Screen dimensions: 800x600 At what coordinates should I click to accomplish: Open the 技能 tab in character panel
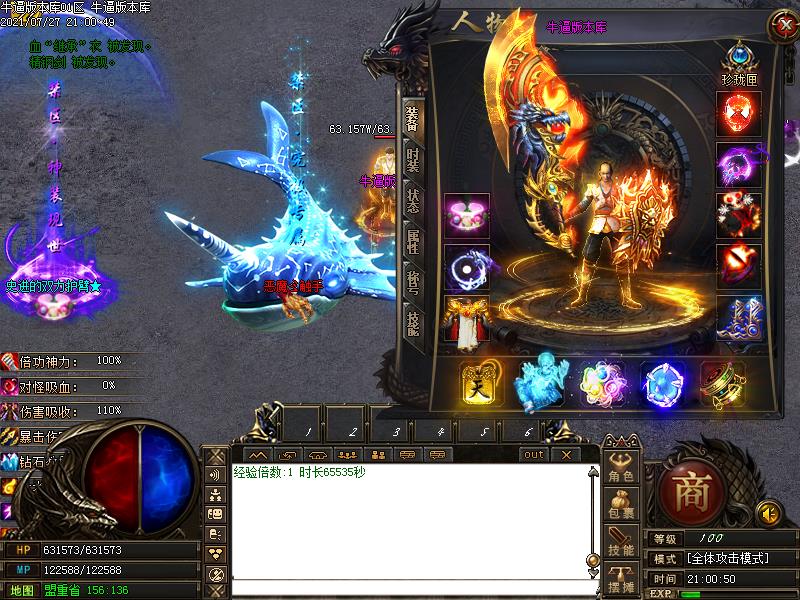[412, 320]
